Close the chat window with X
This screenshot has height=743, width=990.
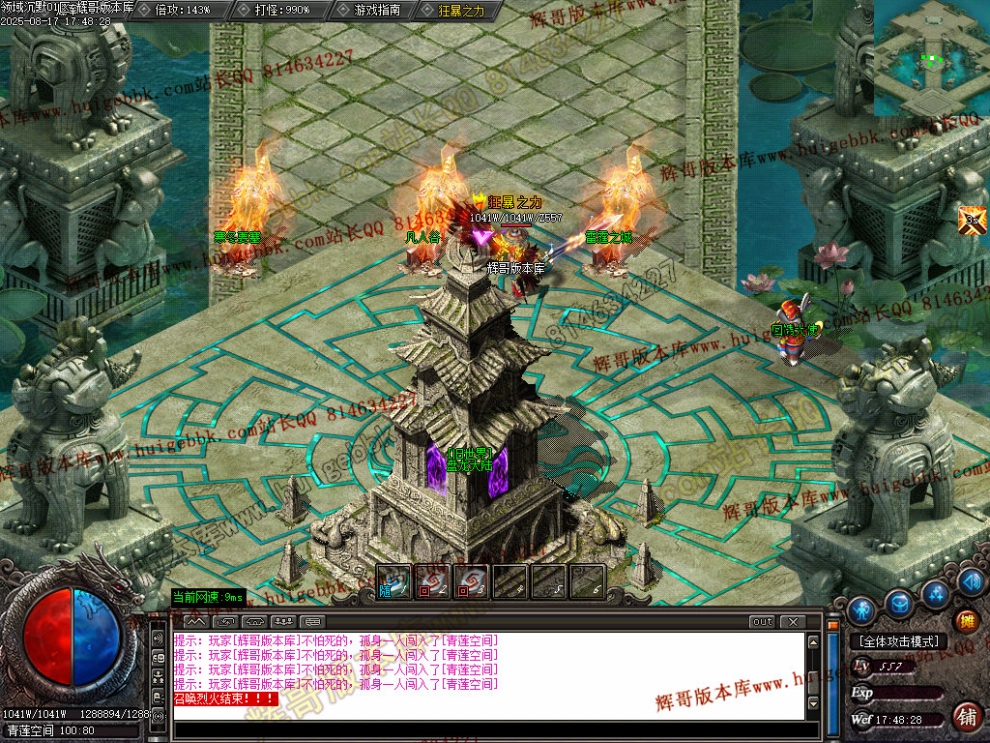[x=791, y=622]
